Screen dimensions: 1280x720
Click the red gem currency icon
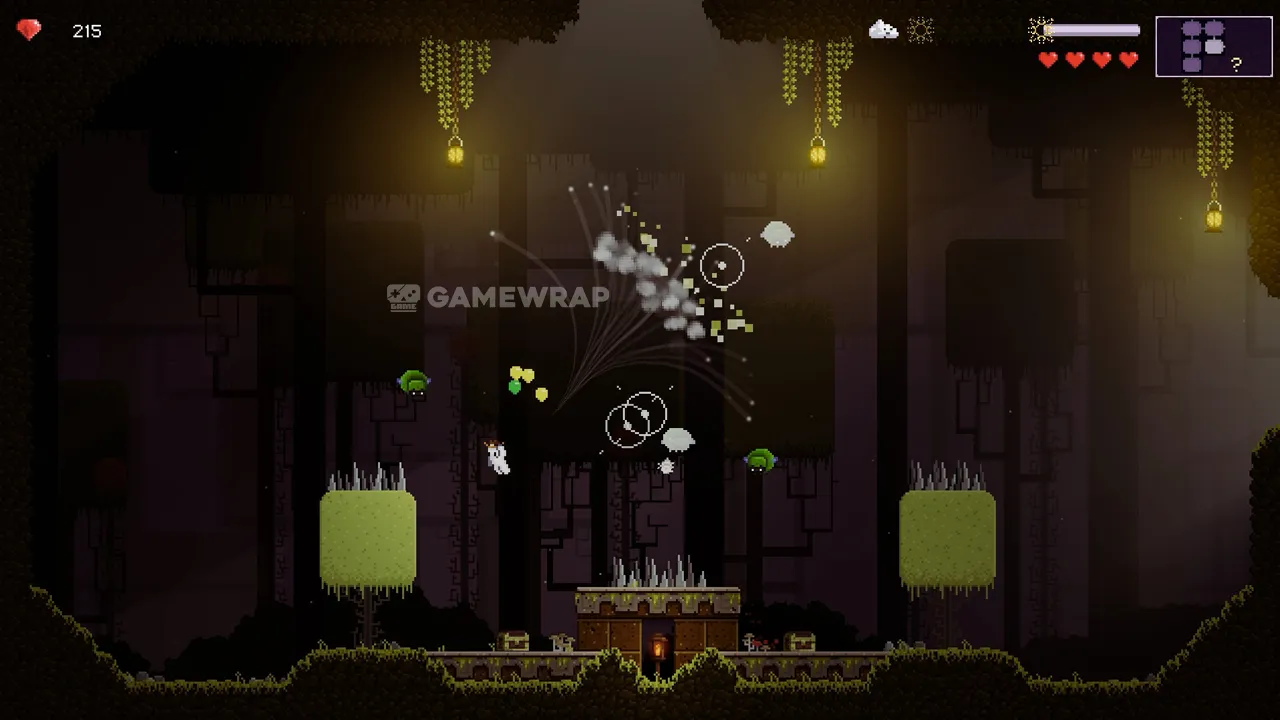pyautogui.click(x=29, y=31)
